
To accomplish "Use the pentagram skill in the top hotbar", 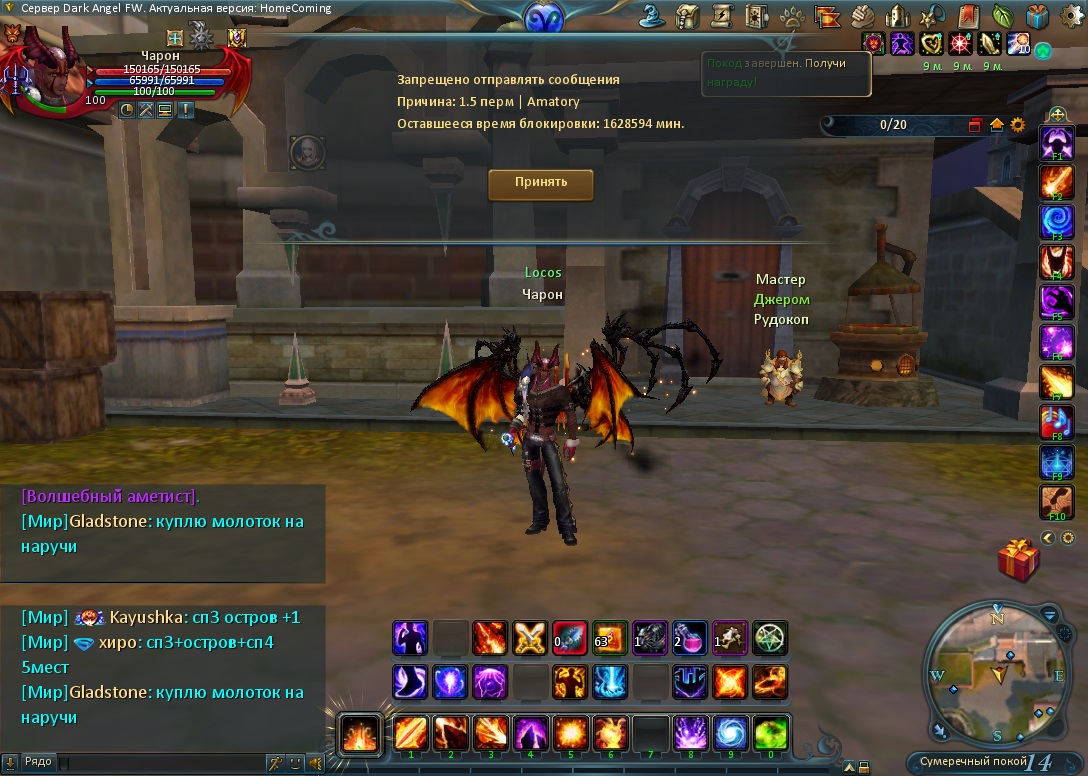I will 770,638.
